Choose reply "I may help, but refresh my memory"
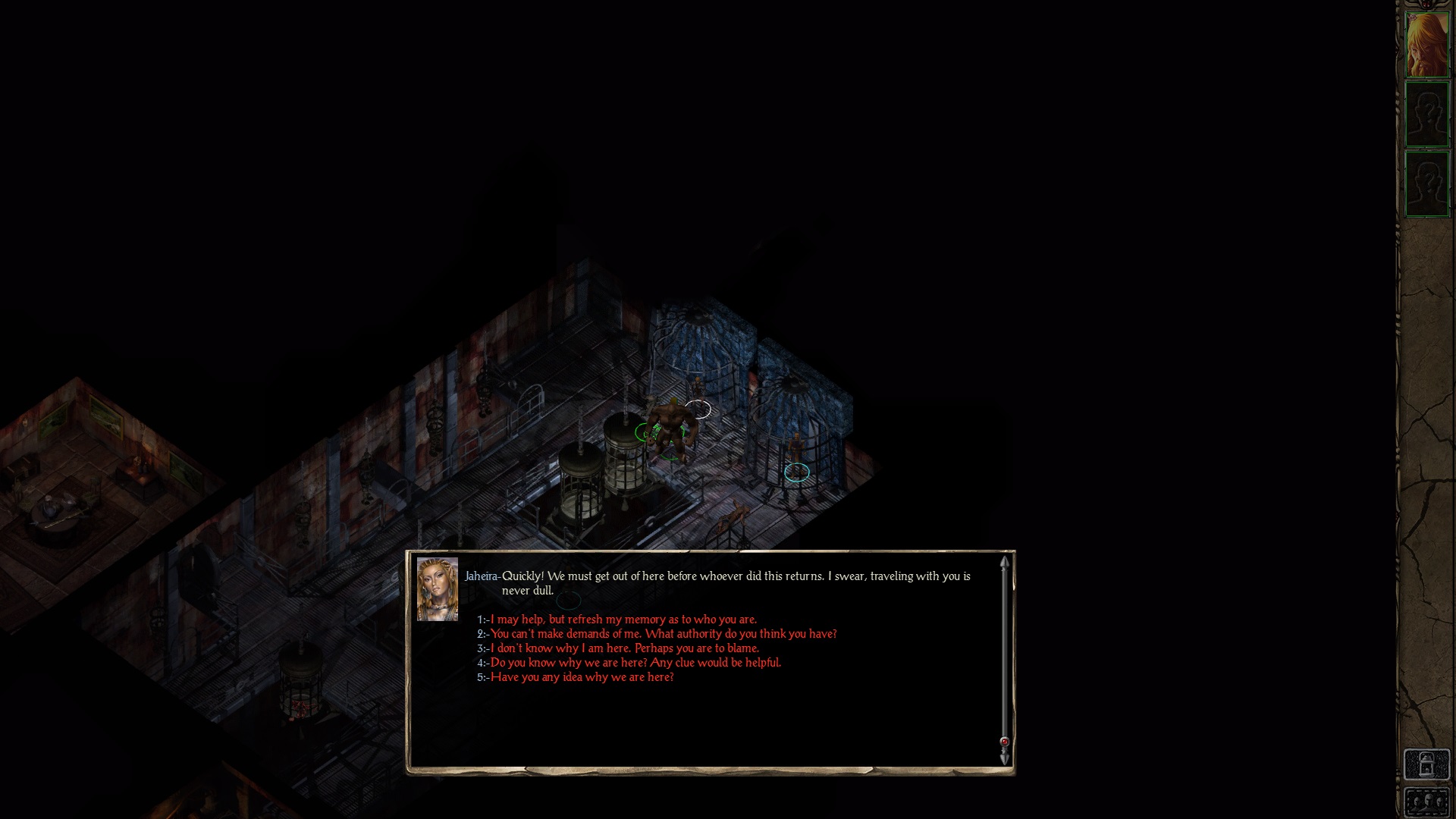Viewport: 1456px width, 819px height. 623,620
